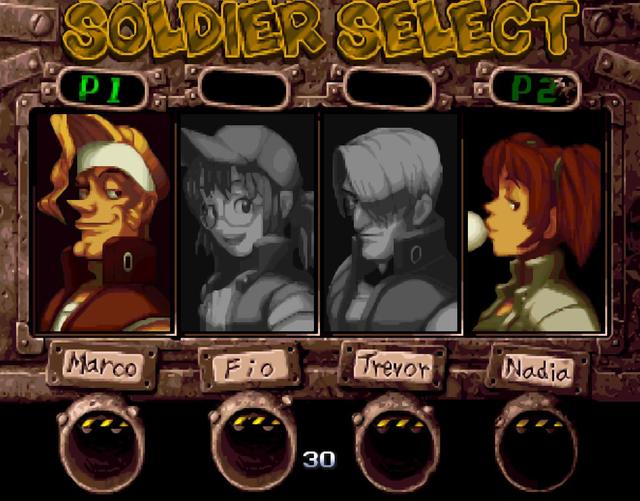
Task: Select Marco's character portrait
Action: (102, 223)
